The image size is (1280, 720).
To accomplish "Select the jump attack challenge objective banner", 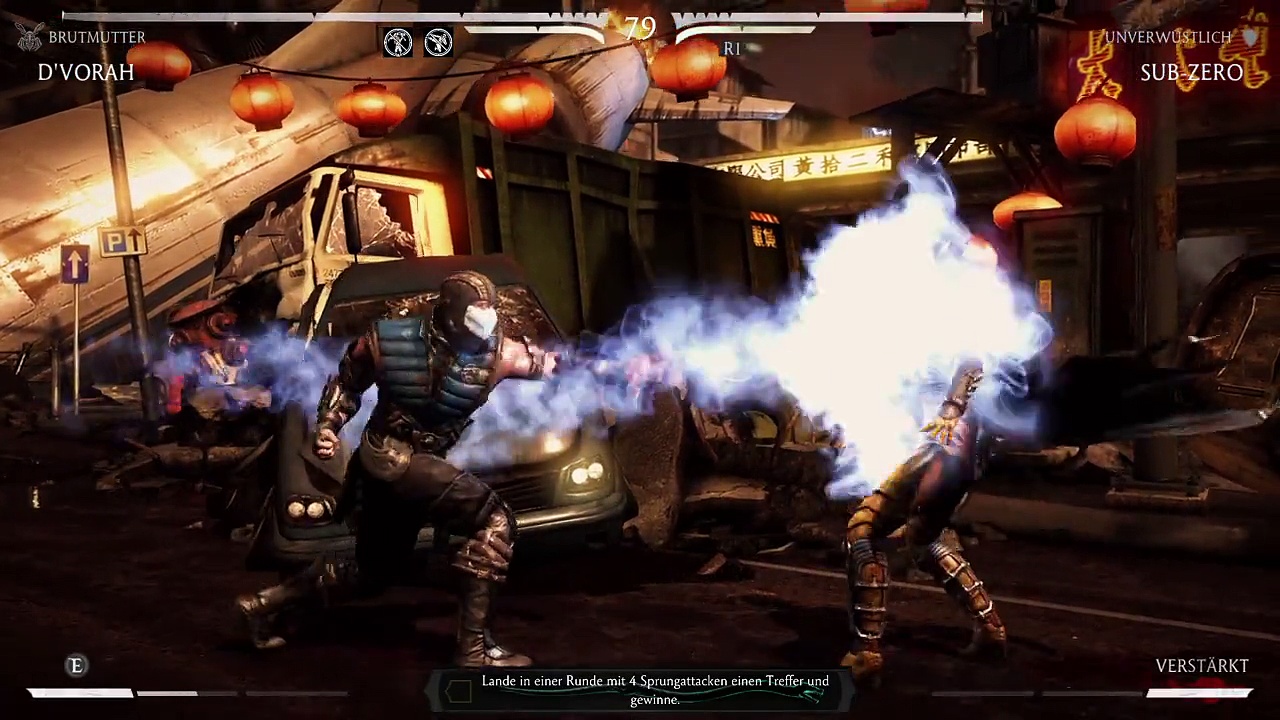I will tap(641, 690).
